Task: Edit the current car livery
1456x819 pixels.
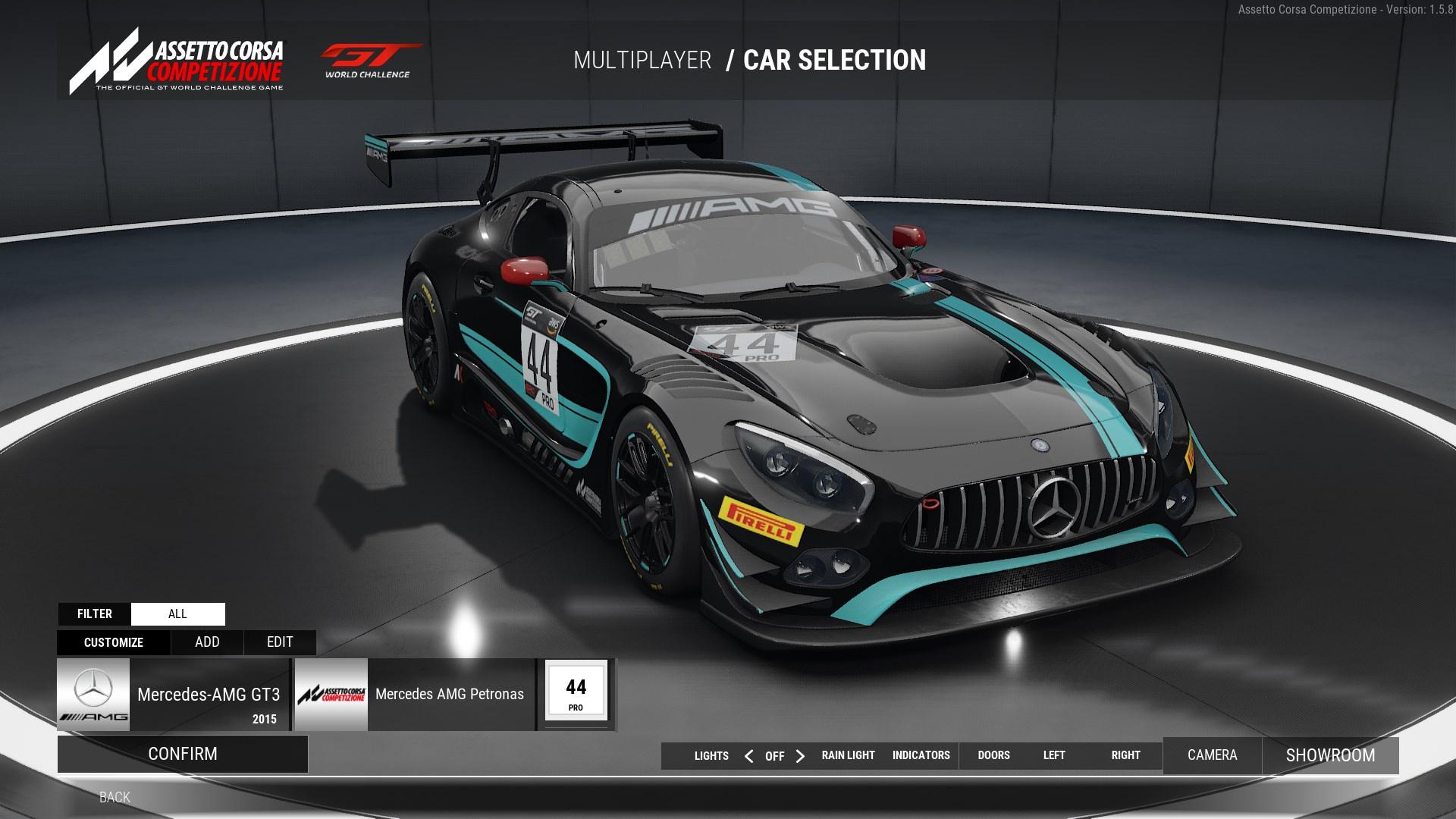Action: click(x=280, y=642)
